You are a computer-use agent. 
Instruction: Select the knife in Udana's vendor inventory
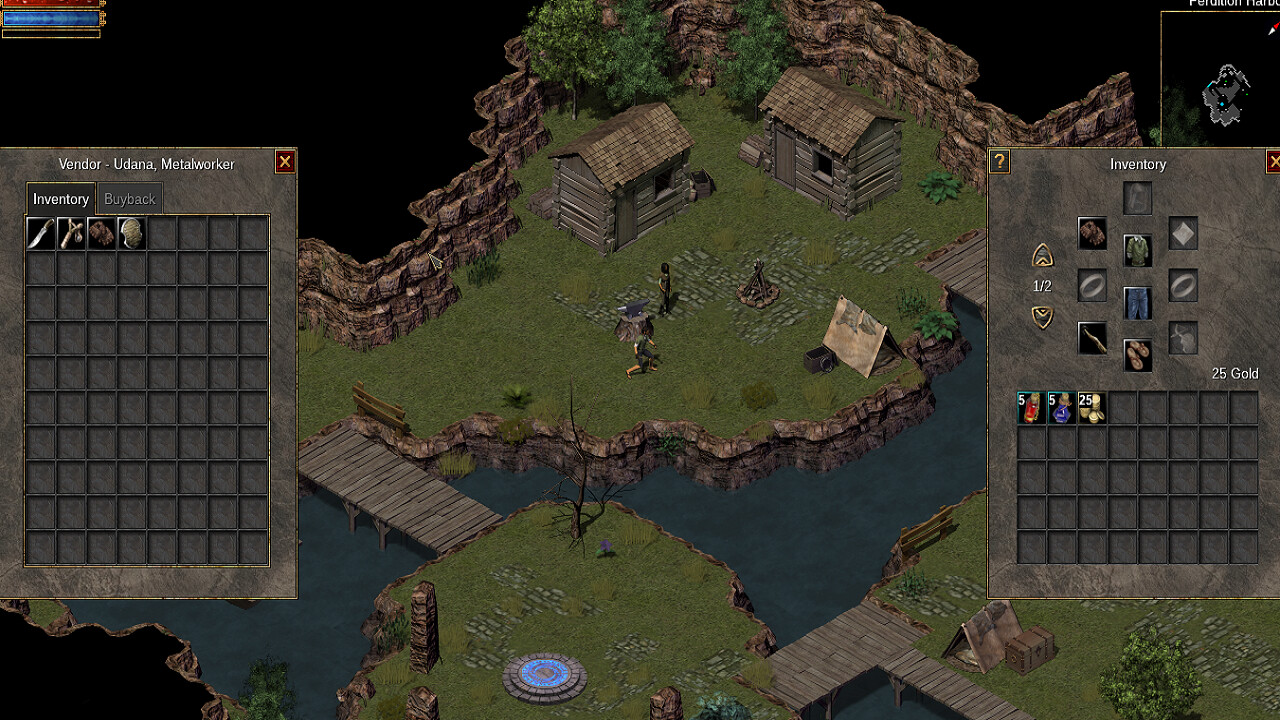pyautogui.click(x=40, y=233)
